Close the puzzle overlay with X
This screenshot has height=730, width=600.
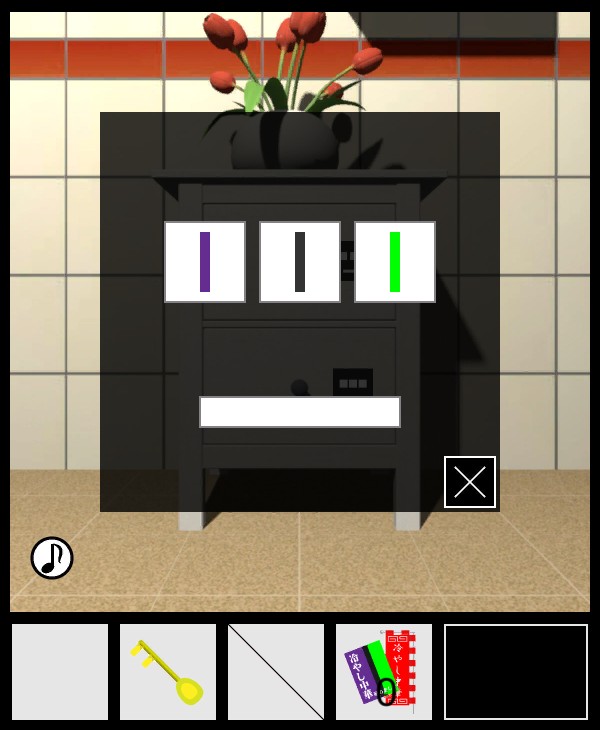tap(470, 482)
